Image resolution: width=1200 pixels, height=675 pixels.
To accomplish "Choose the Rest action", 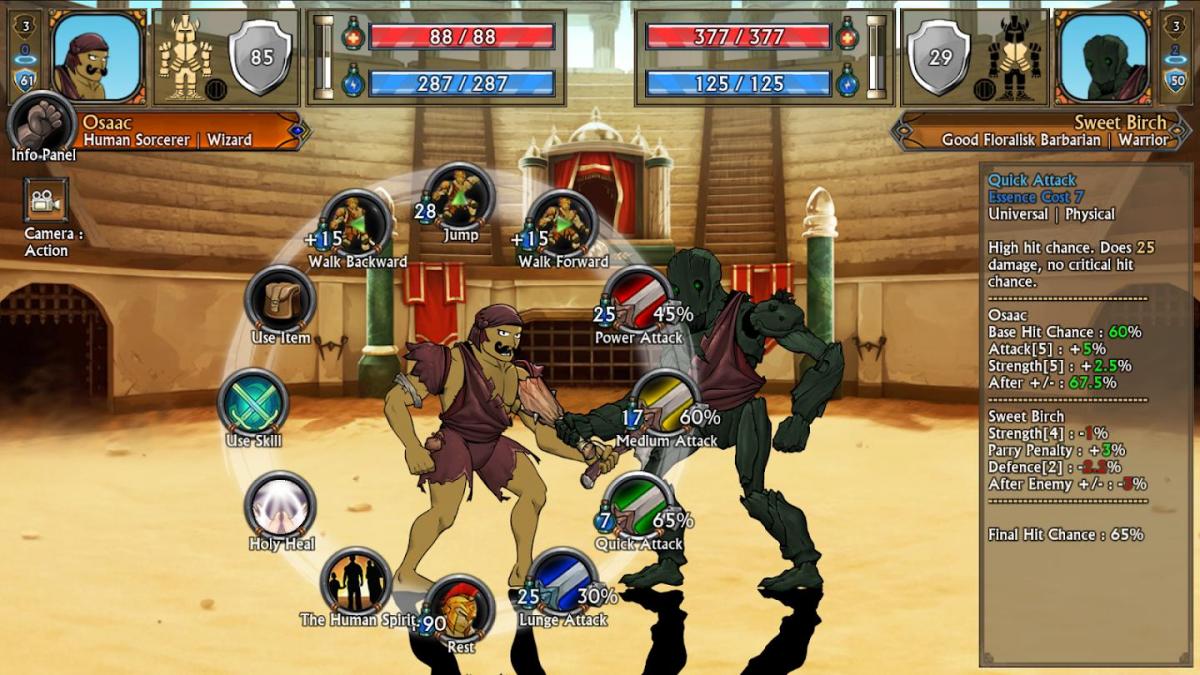I will 460,609.
